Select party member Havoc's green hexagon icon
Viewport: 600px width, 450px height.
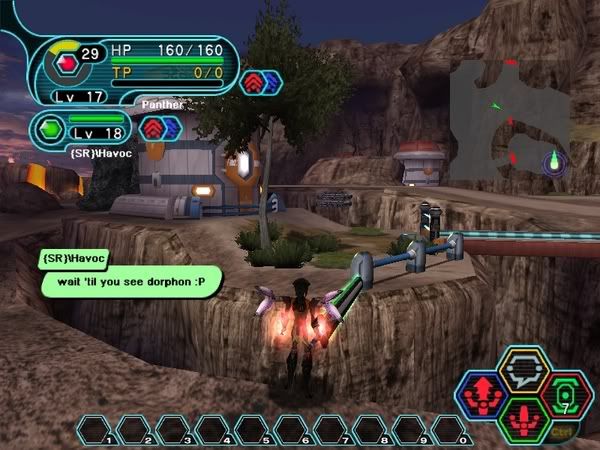52,128
